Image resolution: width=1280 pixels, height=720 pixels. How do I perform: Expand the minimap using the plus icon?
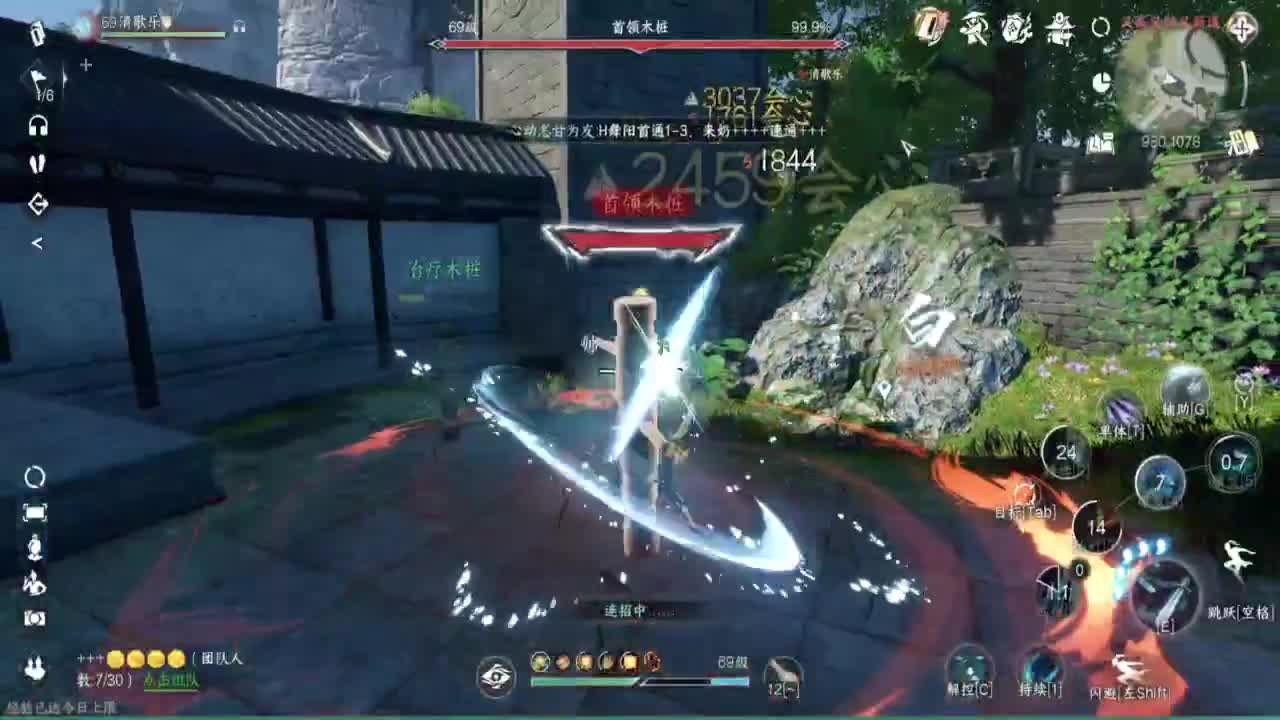click(1242, 28)
